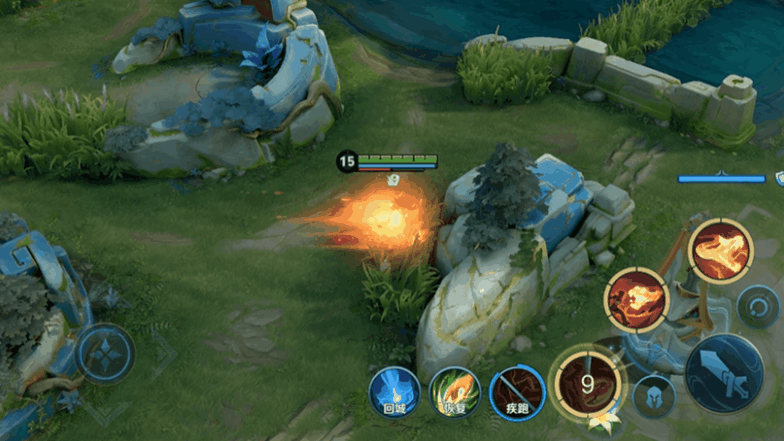This screenshot has width=784, height=441.
Task: Cast the middle fire skill
Action: point(636,300)
